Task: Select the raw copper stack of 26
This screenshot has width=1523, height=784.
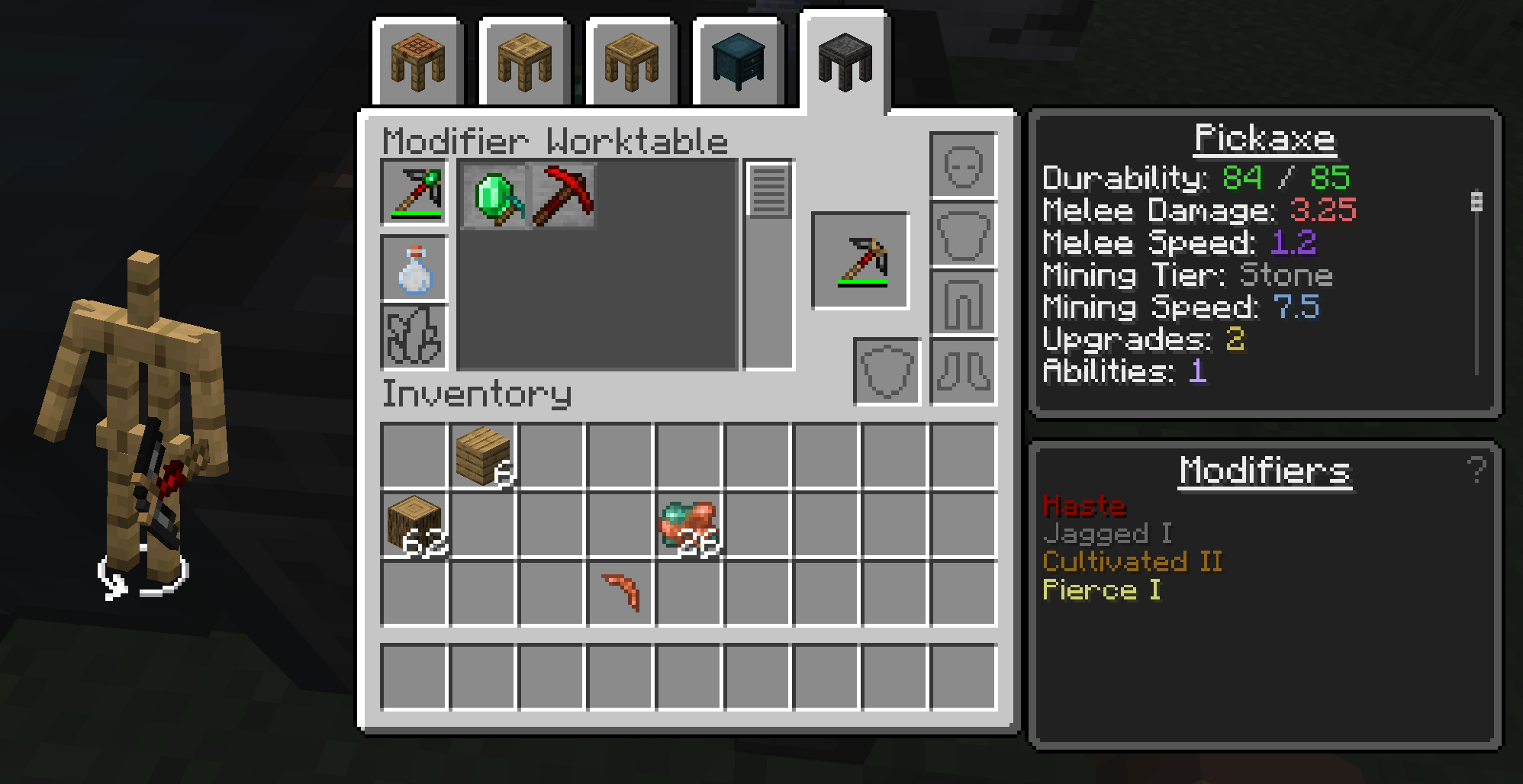Action: point(689,525)
